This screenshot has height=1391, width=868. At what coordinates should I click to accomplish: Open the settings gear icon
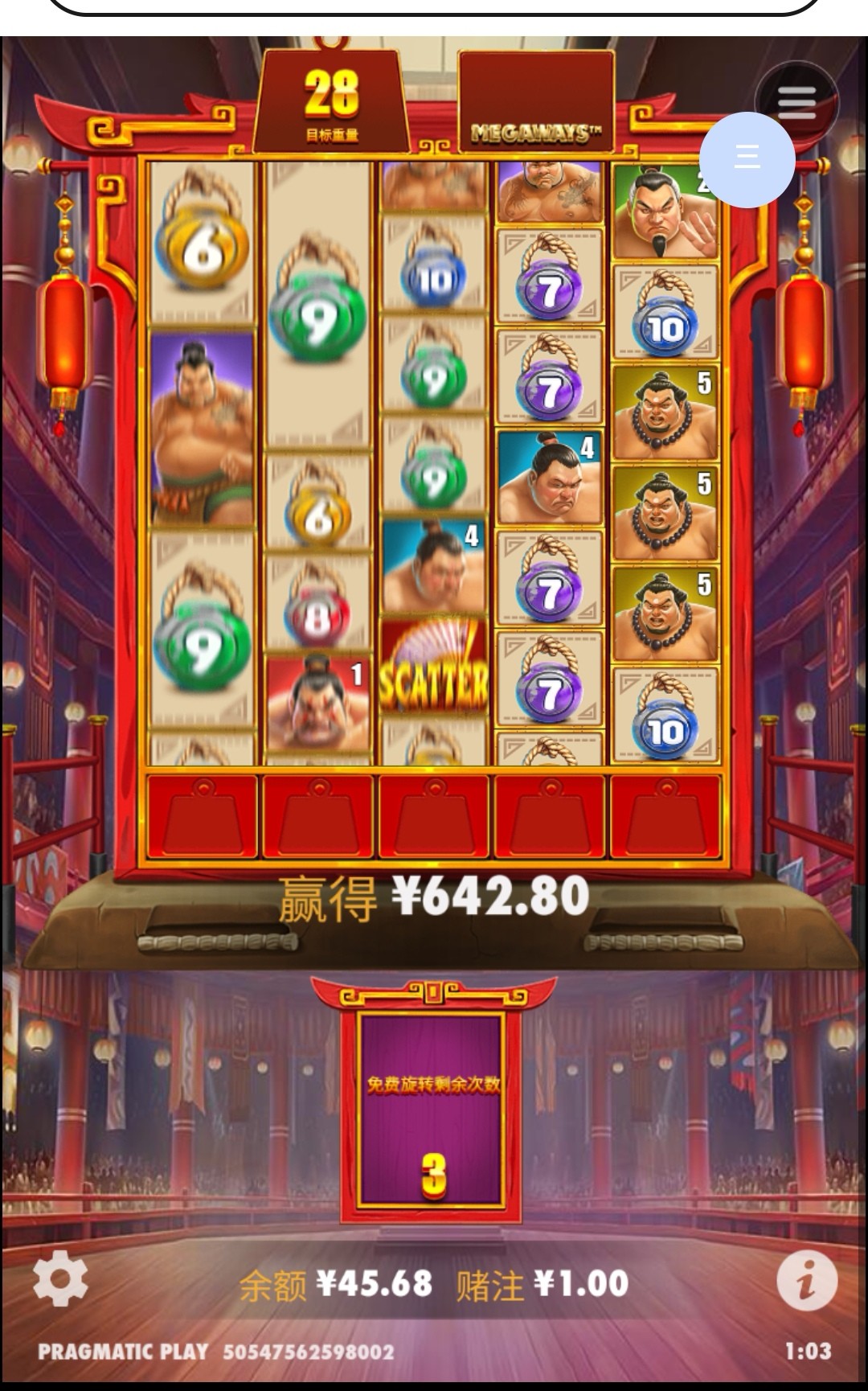pyautogui.click(x=60, y=1279)
